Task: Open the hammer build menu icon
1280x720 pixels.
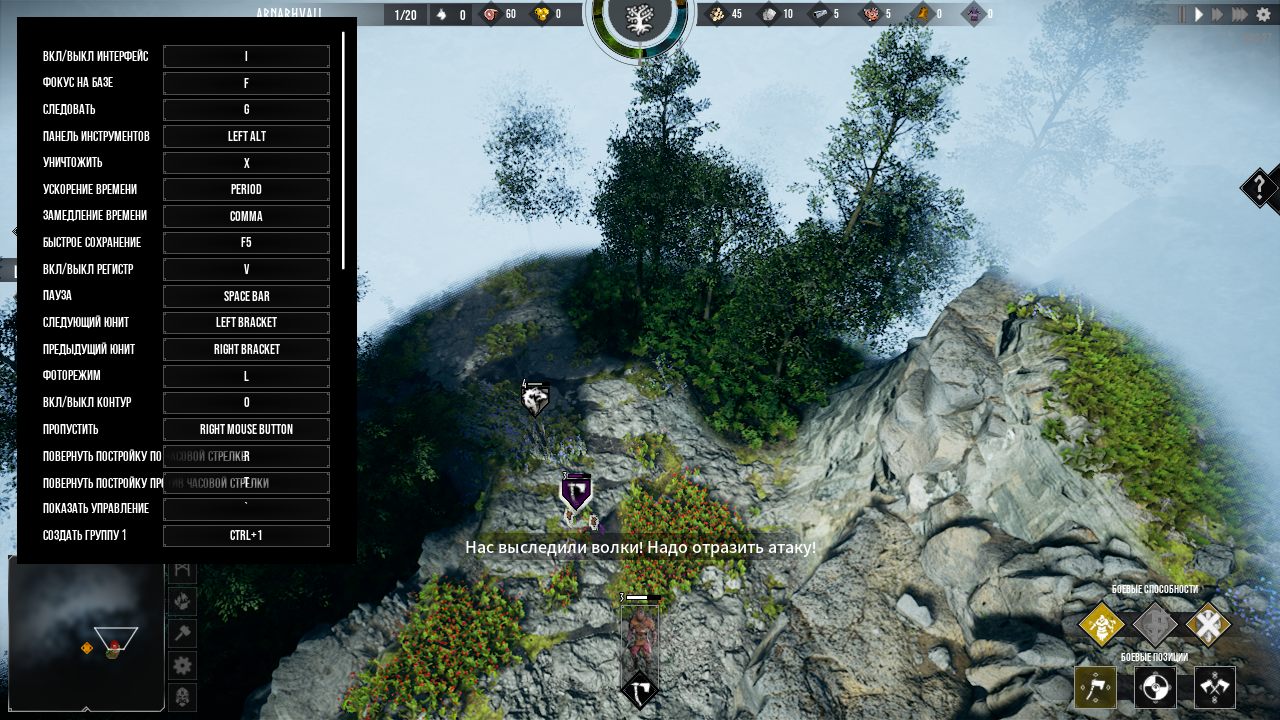Action: coord(182,633)
